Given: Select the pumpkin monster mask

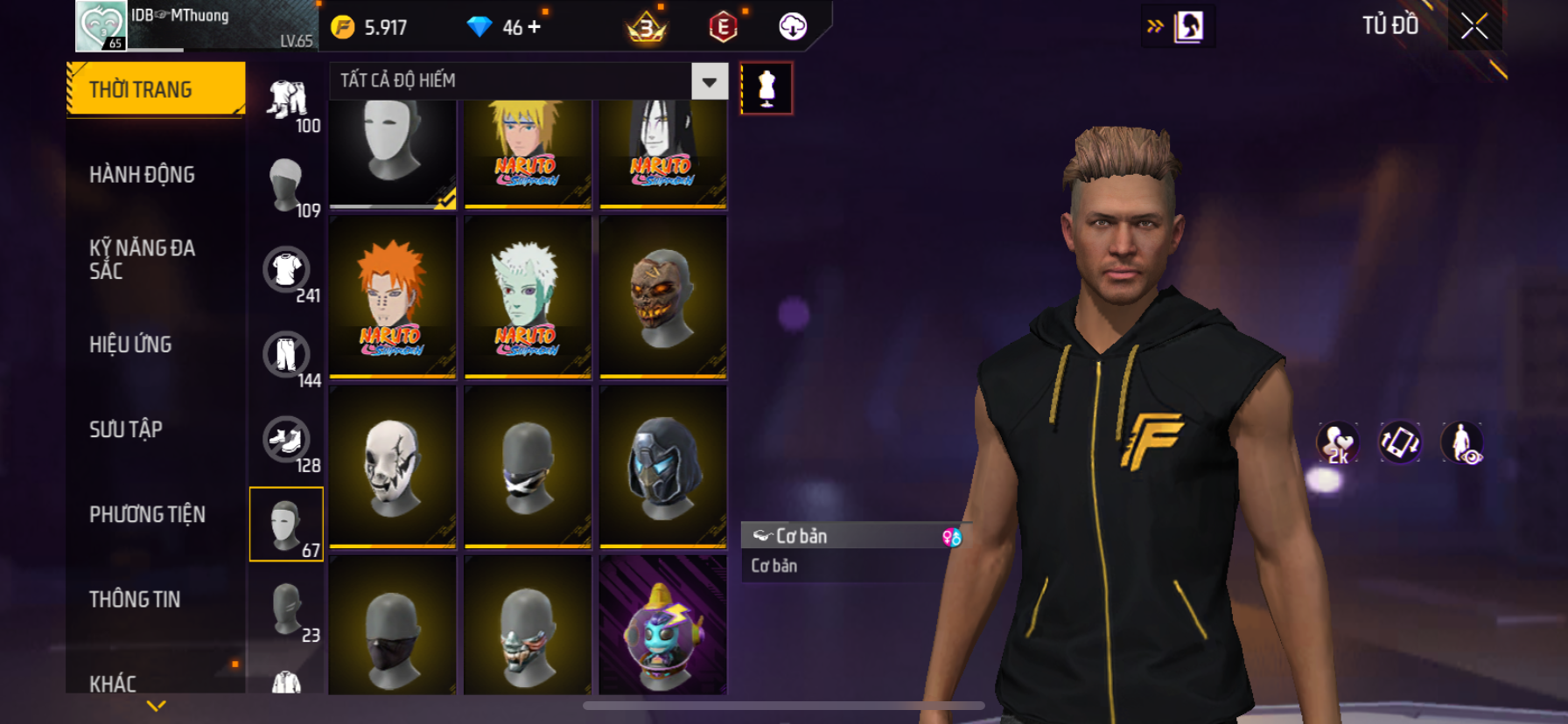Looking at the screenshot, I should pyautogui.click(x=662, y=297).
